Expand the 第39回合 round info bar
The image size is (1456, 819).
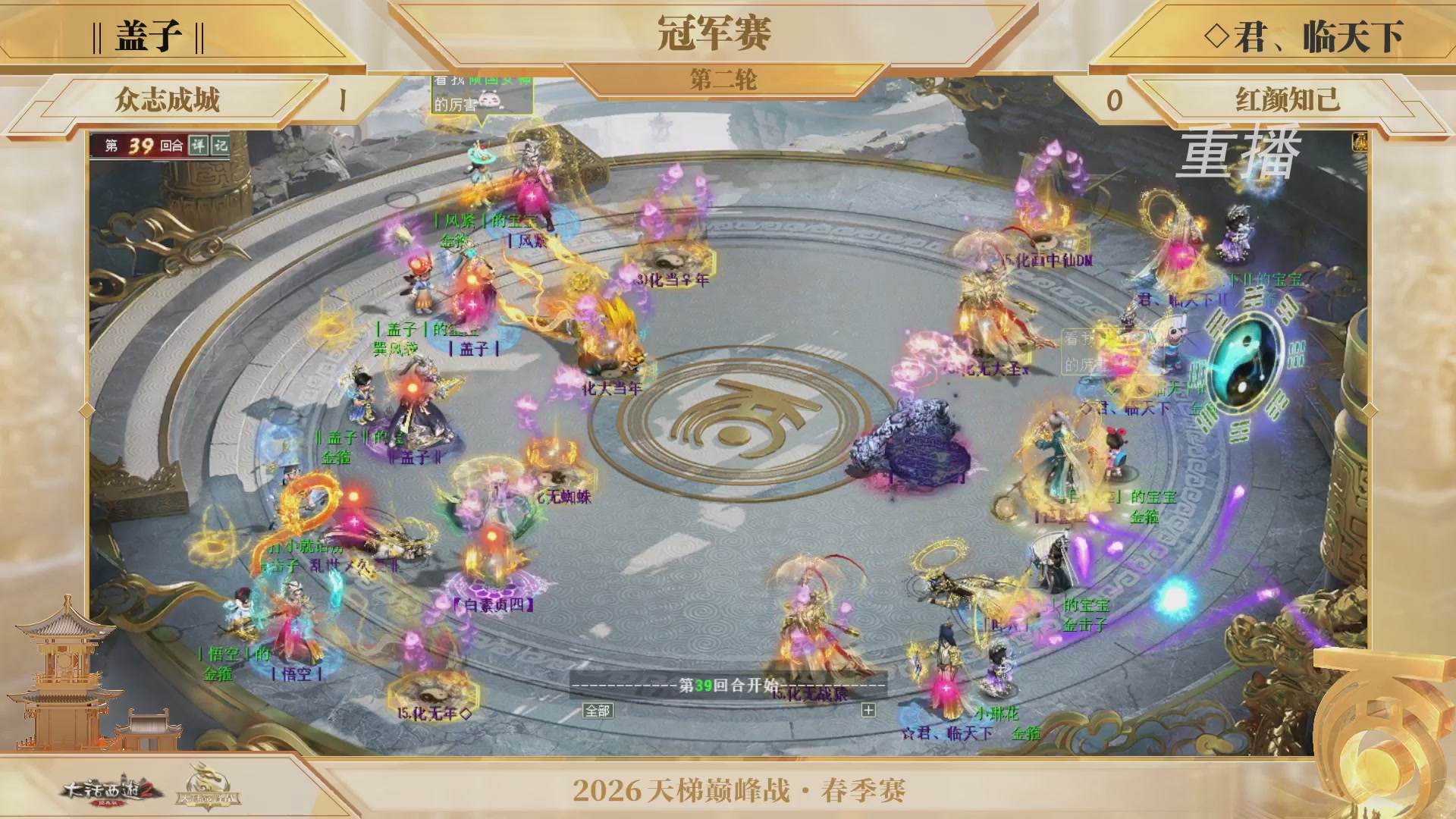(x=140, y=144)
